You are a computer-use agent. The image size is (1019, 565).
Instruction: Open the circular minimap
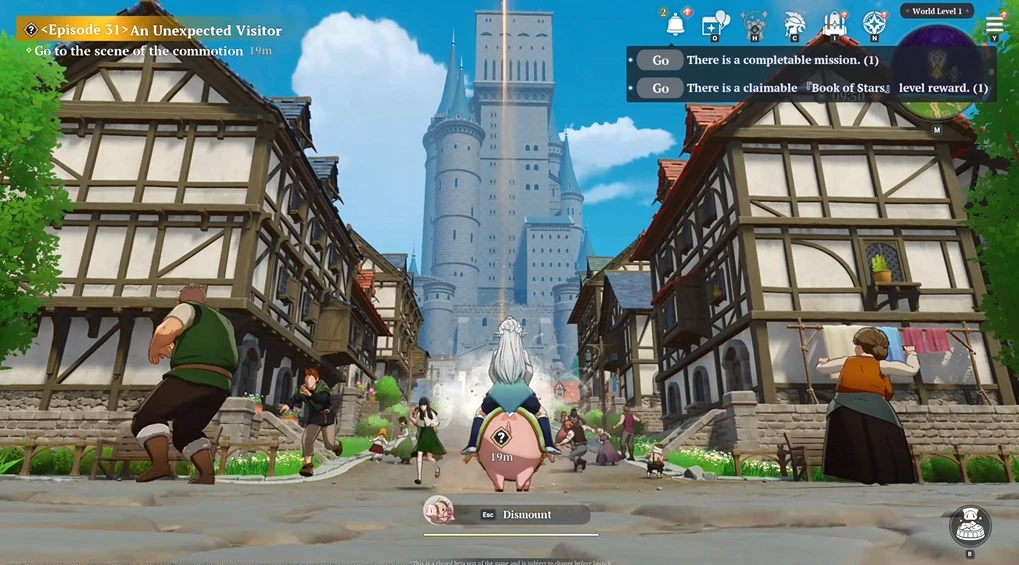click(937, 60)
